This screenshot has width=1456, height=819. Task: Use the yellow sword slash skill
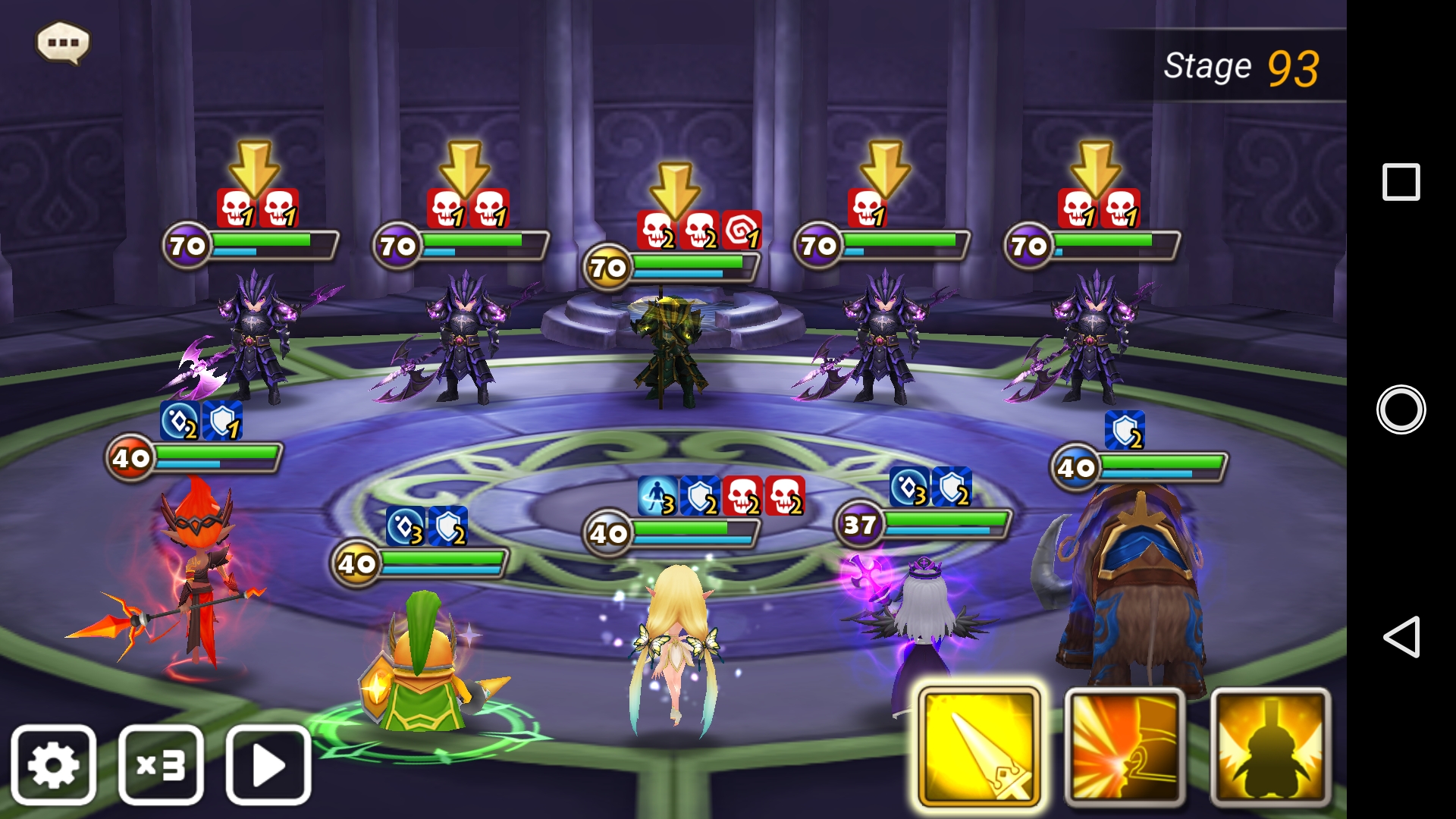(978, 747)
